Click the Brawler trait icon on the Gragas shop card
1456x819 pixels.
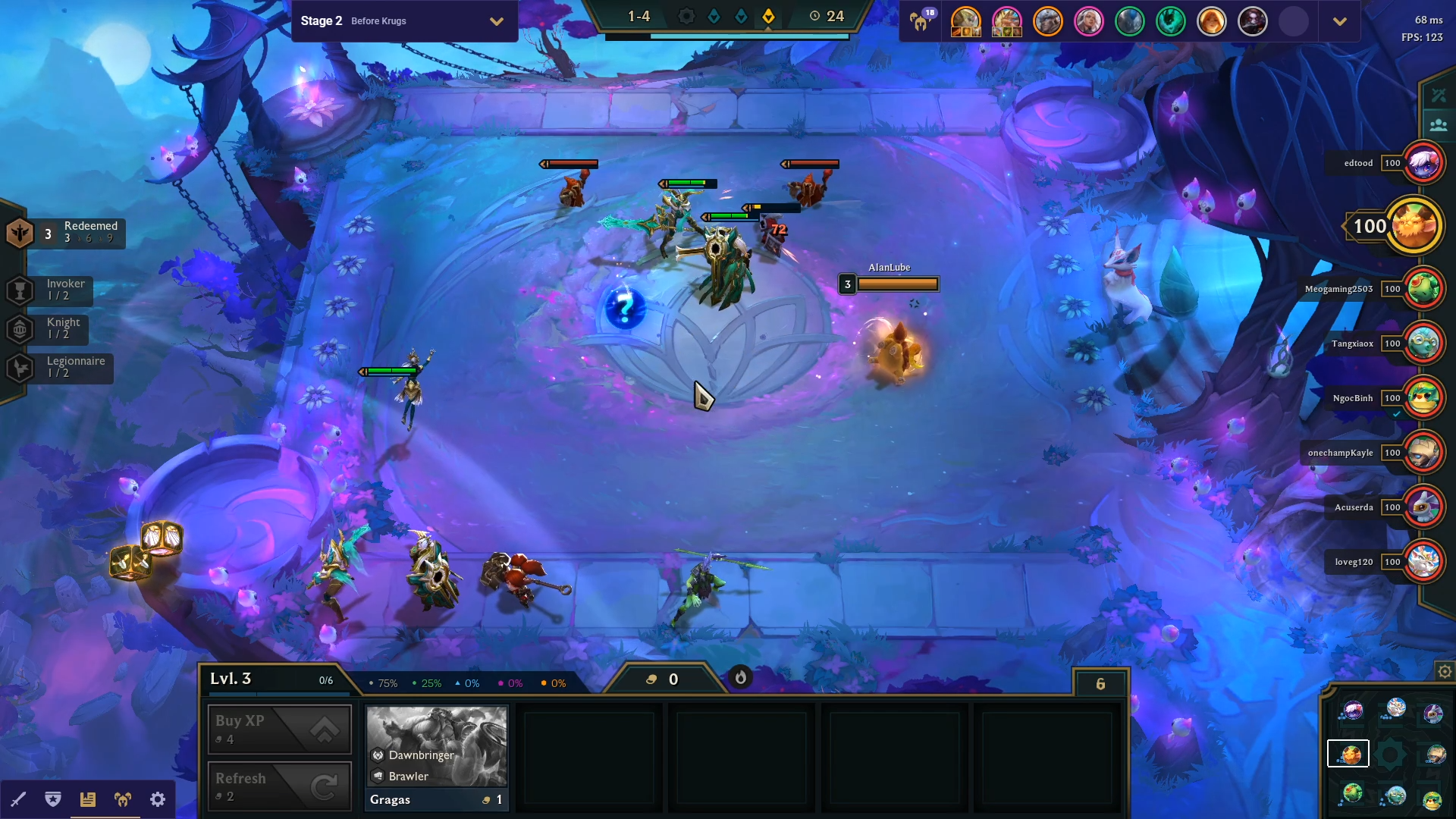coord(377,776)
